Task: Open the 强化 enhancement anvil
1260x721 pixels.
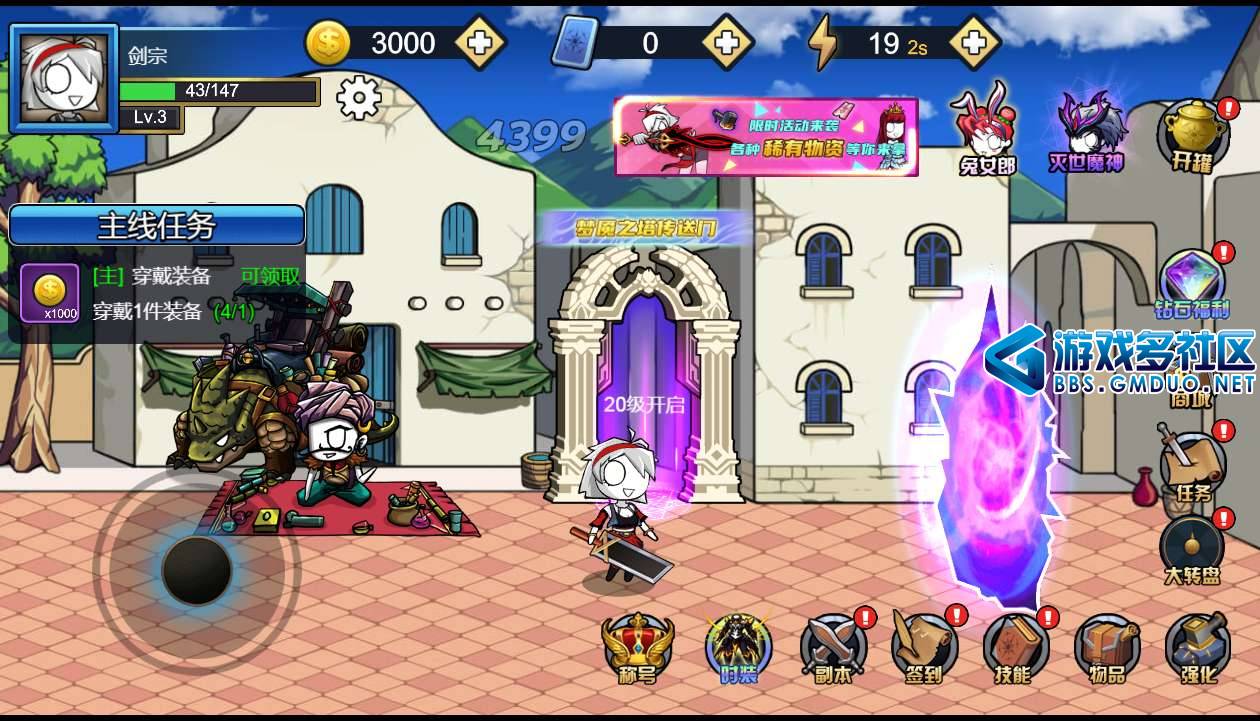Action: pos(1197,646)
